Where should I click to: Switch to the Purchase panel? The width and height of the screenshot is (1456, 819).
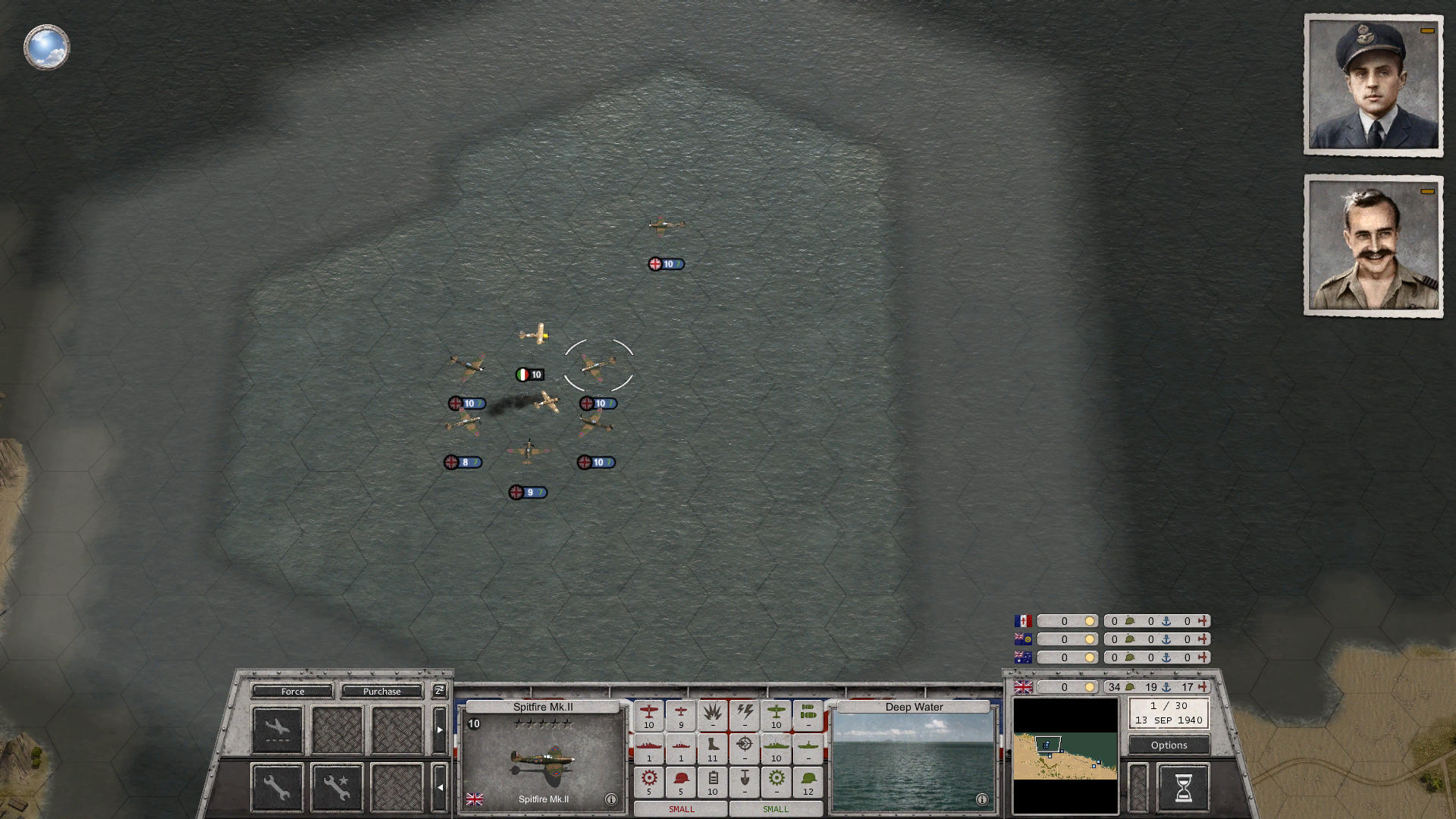pyautogui.click(x=383, y=691)
